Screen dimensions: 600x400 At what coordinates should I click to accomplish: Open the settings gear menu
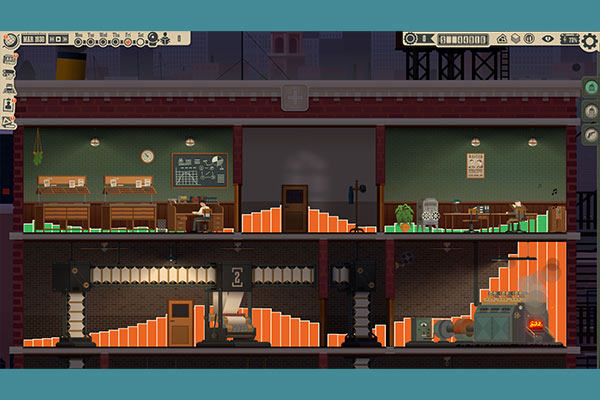(x=588, y=40)
